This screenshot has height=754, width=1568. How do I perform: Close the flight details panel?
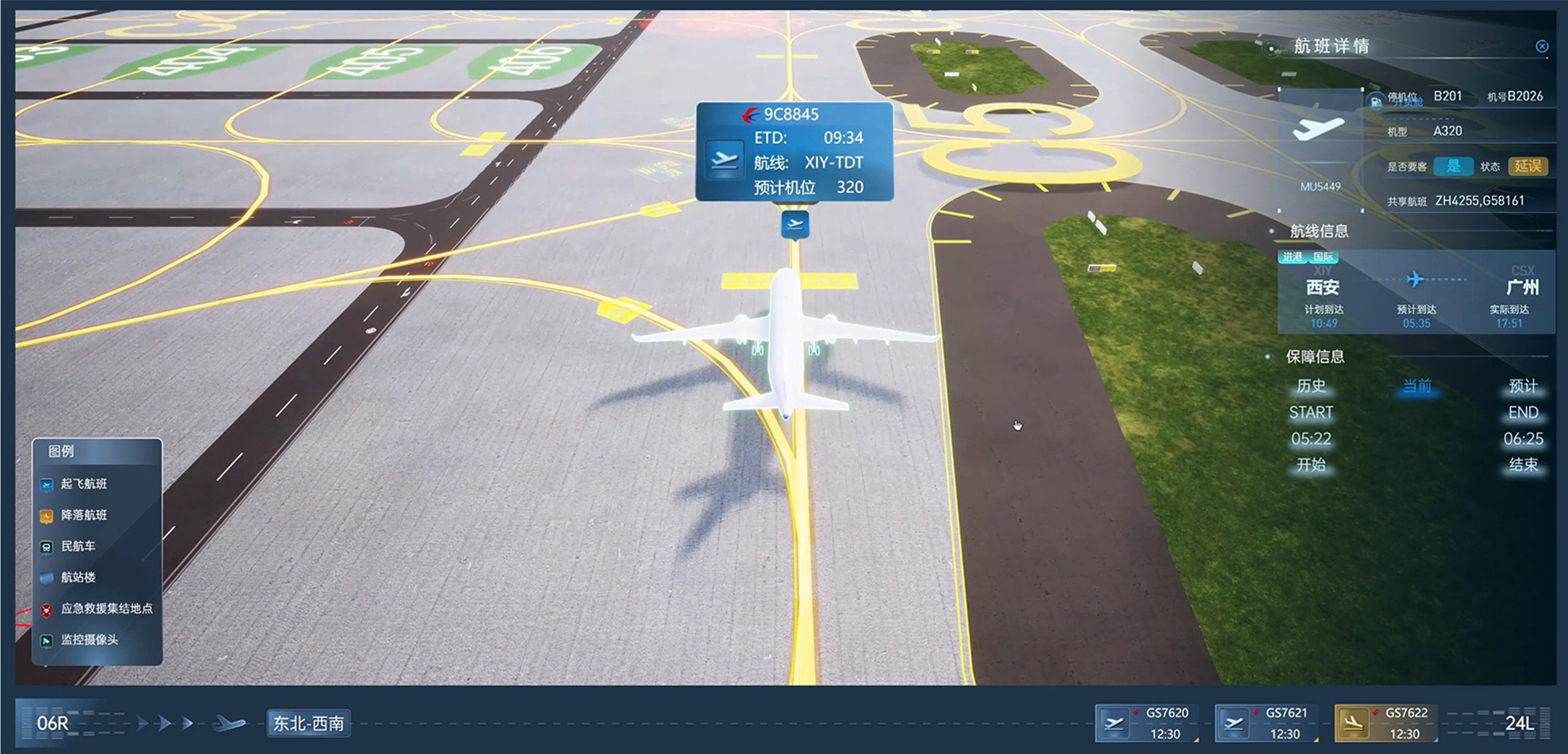(1542, 46)
